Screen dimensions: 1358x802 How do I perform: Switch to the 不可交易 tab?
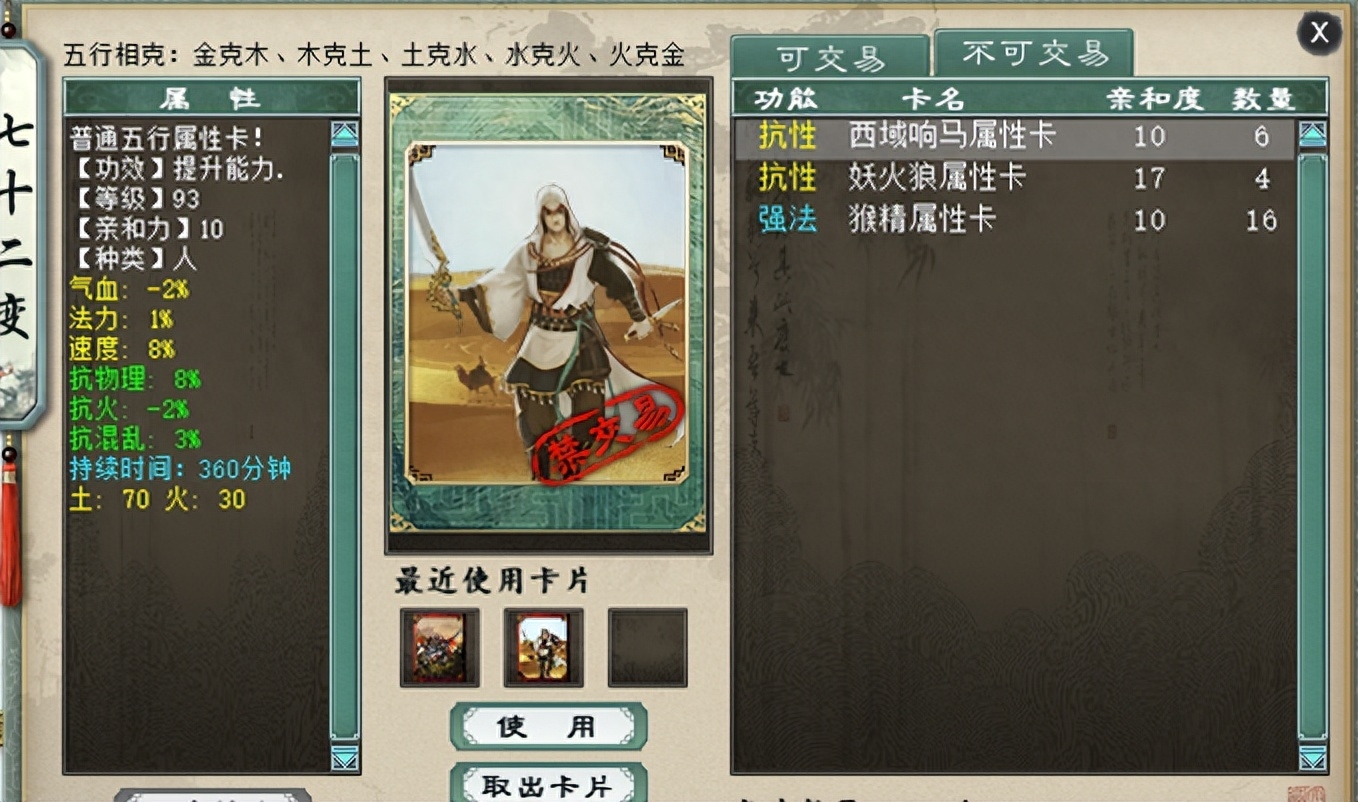pyautogui.click(x=1033, y=53)
